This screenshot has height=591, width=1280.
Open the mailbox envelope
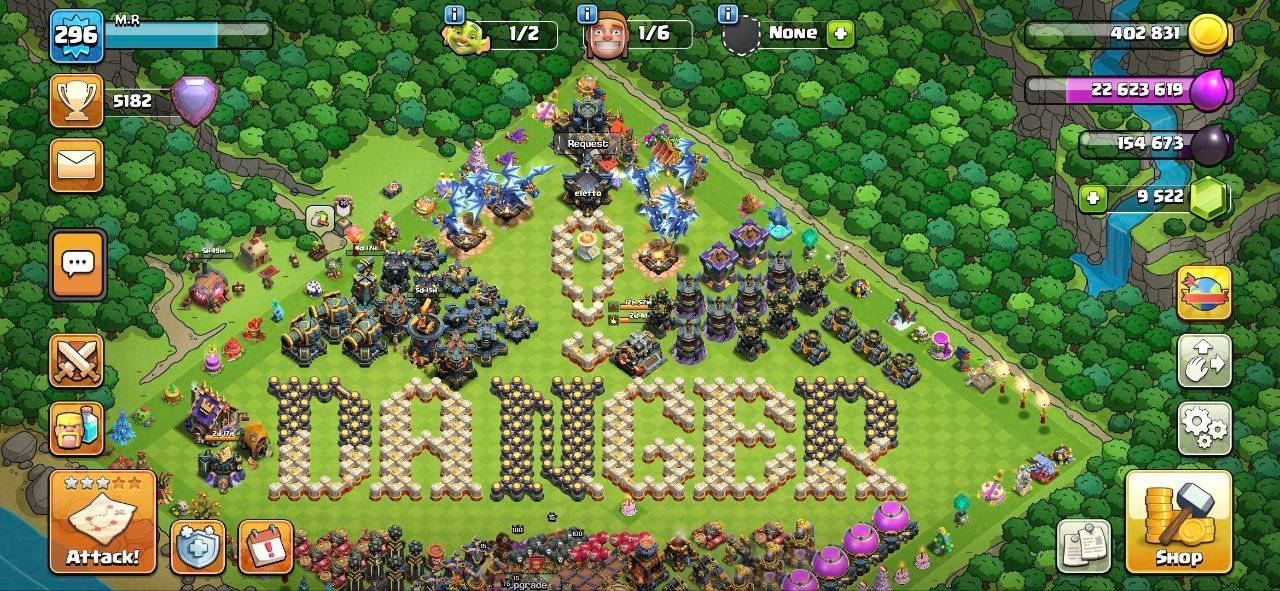(x=77, y=165)
